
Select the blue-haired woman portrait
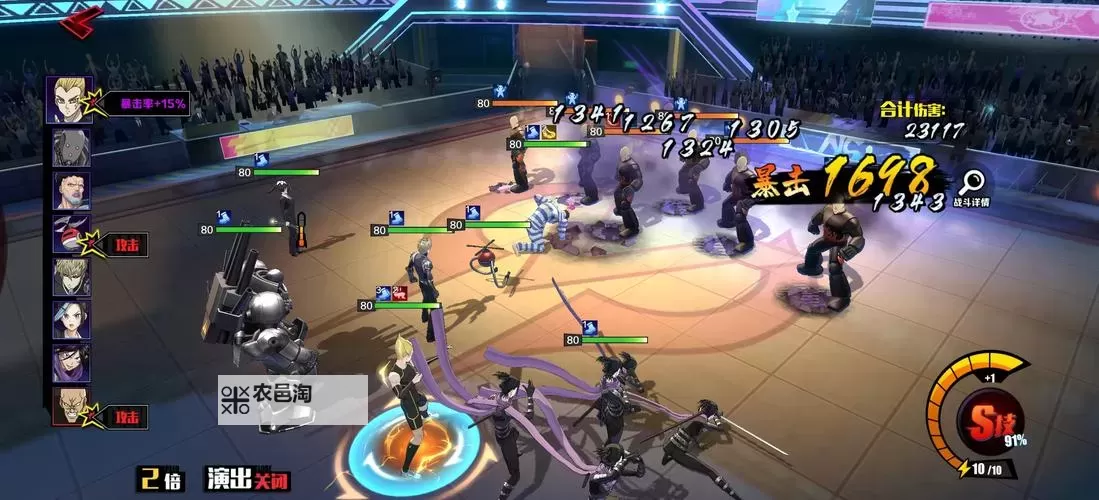click(71, 319)
